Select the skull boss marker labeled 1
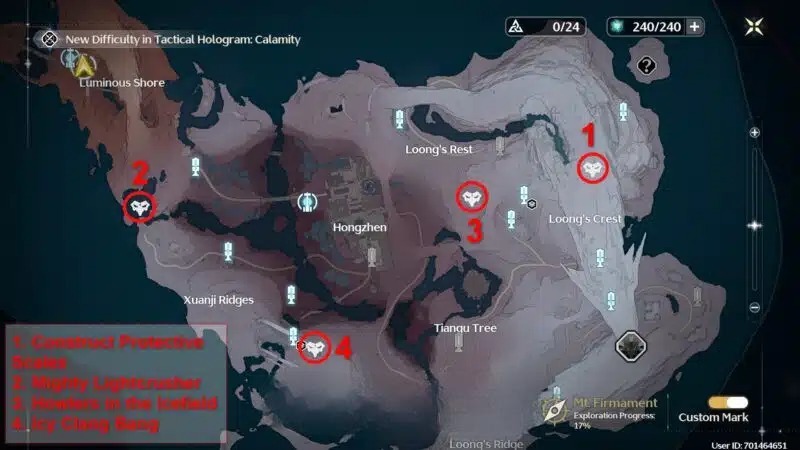The image size is (800, 450). click(x=593, y=169)
